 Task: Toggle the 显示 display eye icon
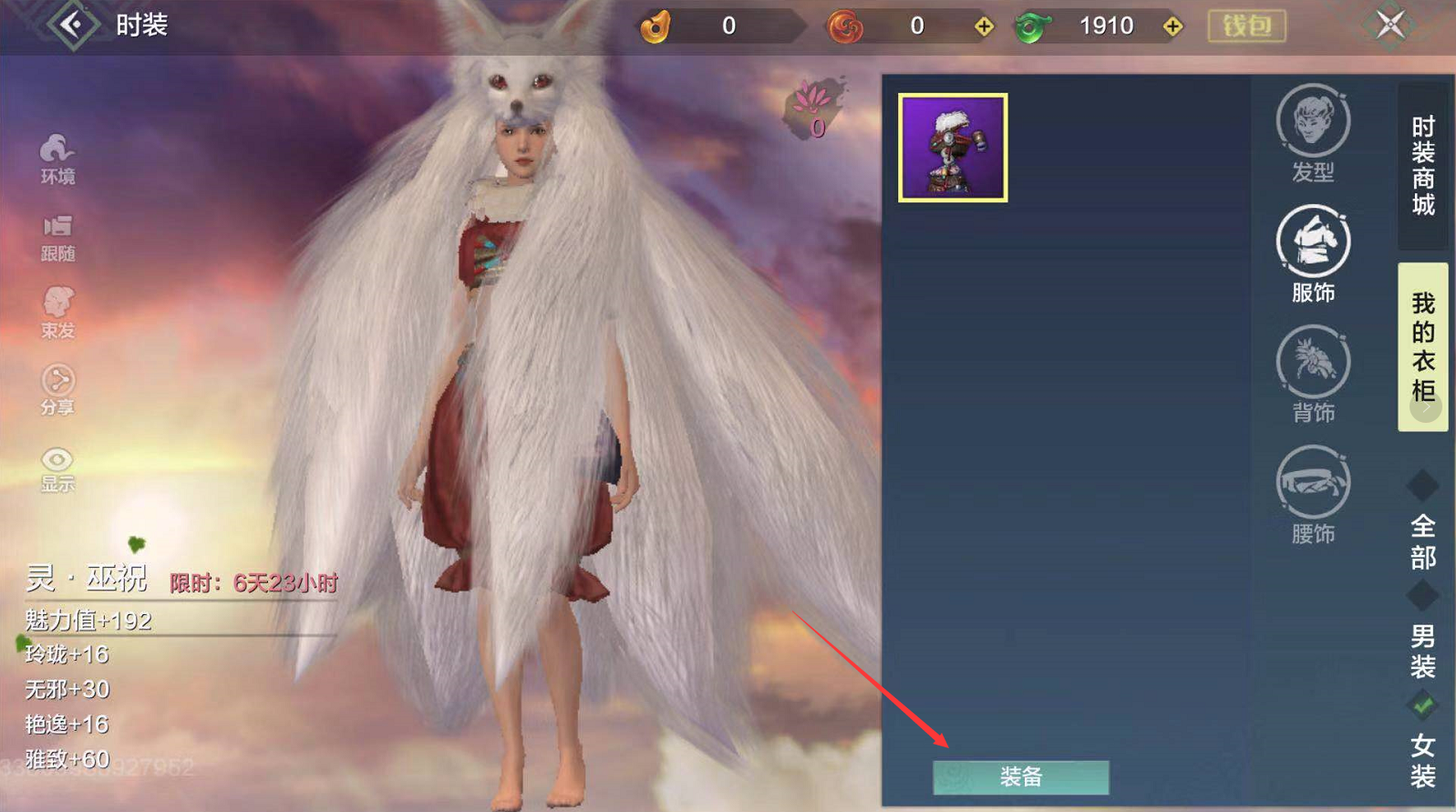click(x=57, y=468)
